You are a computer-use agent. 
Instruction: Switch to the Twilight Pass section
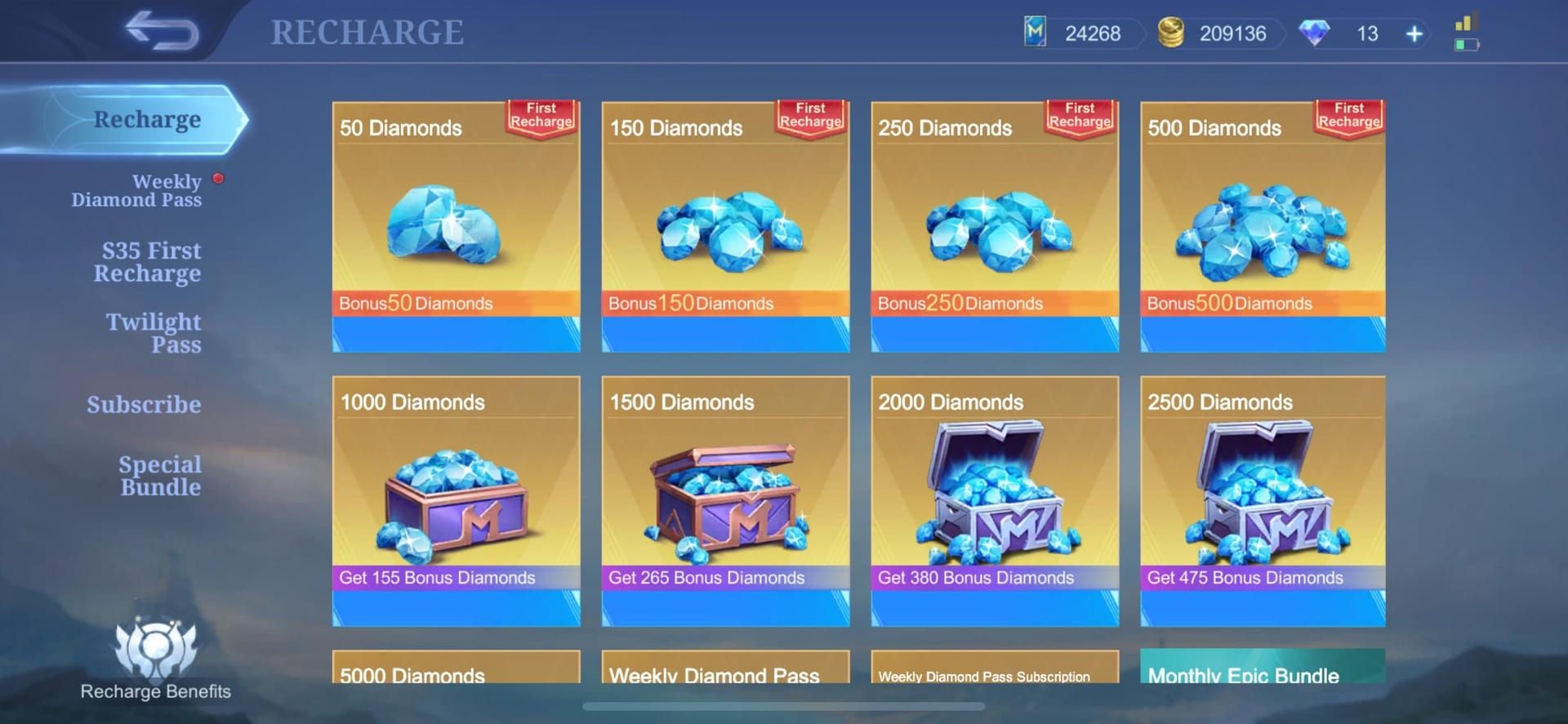(x=154, y=333)
